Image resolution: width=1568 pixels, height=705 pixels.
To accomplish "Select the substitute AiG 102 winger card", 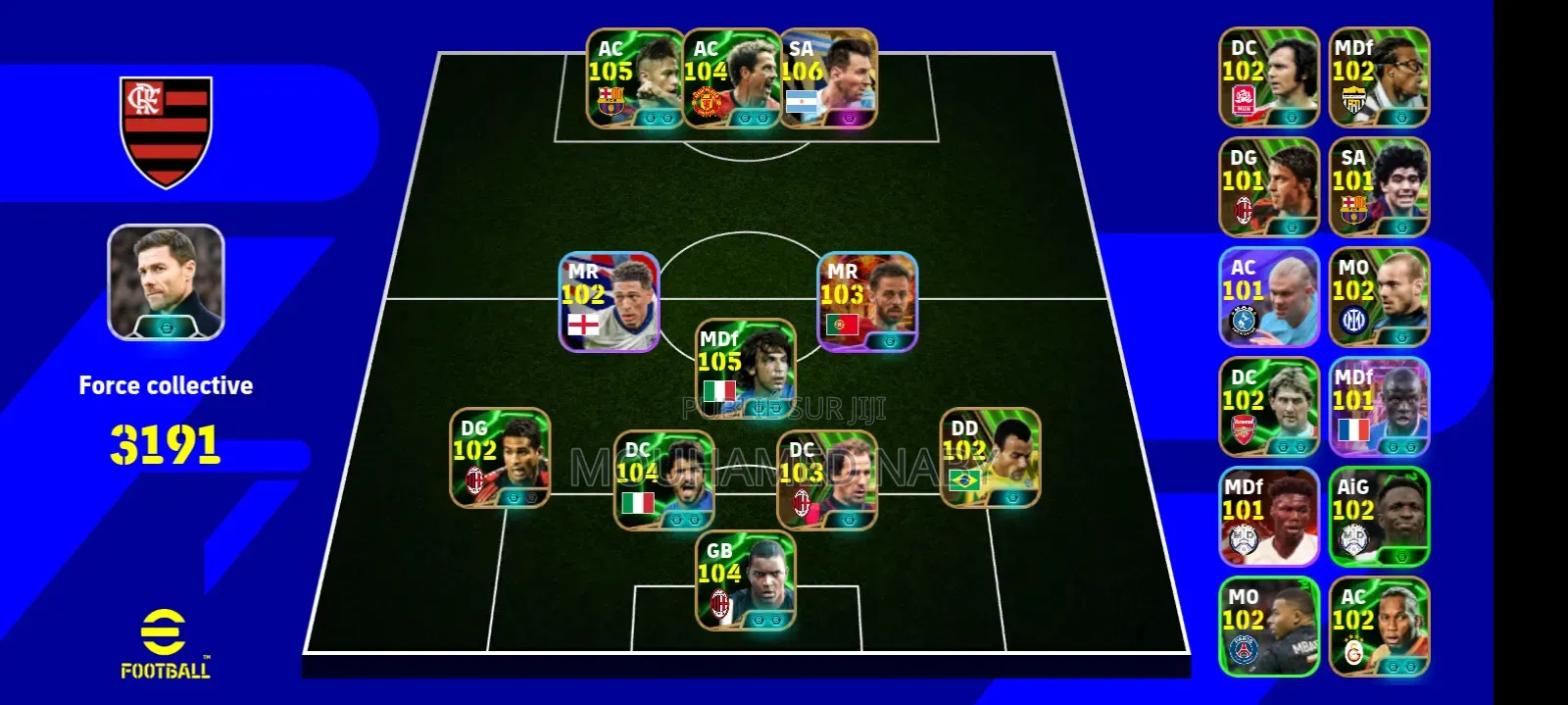I will [x=1379, y=517].
